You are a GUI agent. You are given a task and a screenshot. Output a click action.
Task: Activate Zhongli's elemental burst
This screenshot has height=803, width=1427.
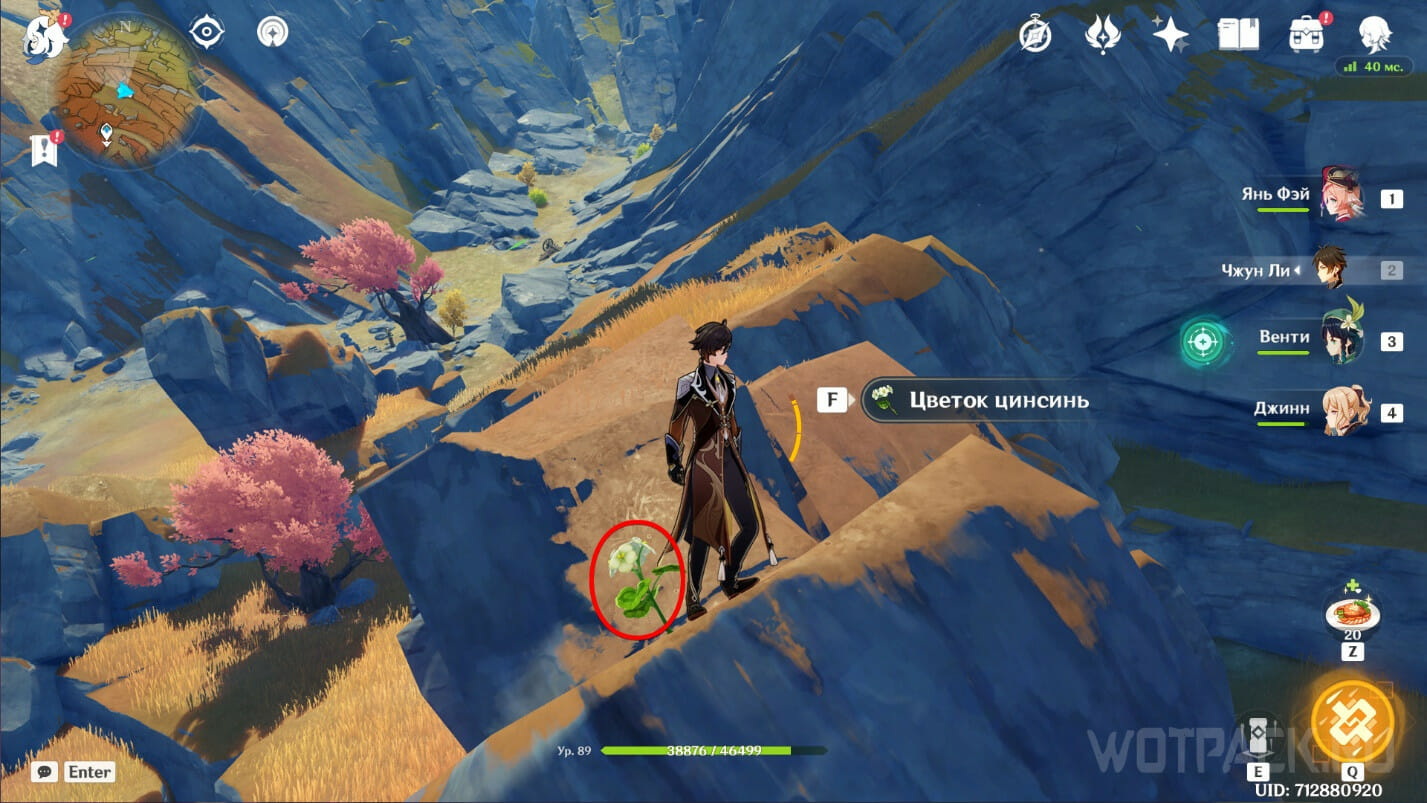(x=1351, y=721)
